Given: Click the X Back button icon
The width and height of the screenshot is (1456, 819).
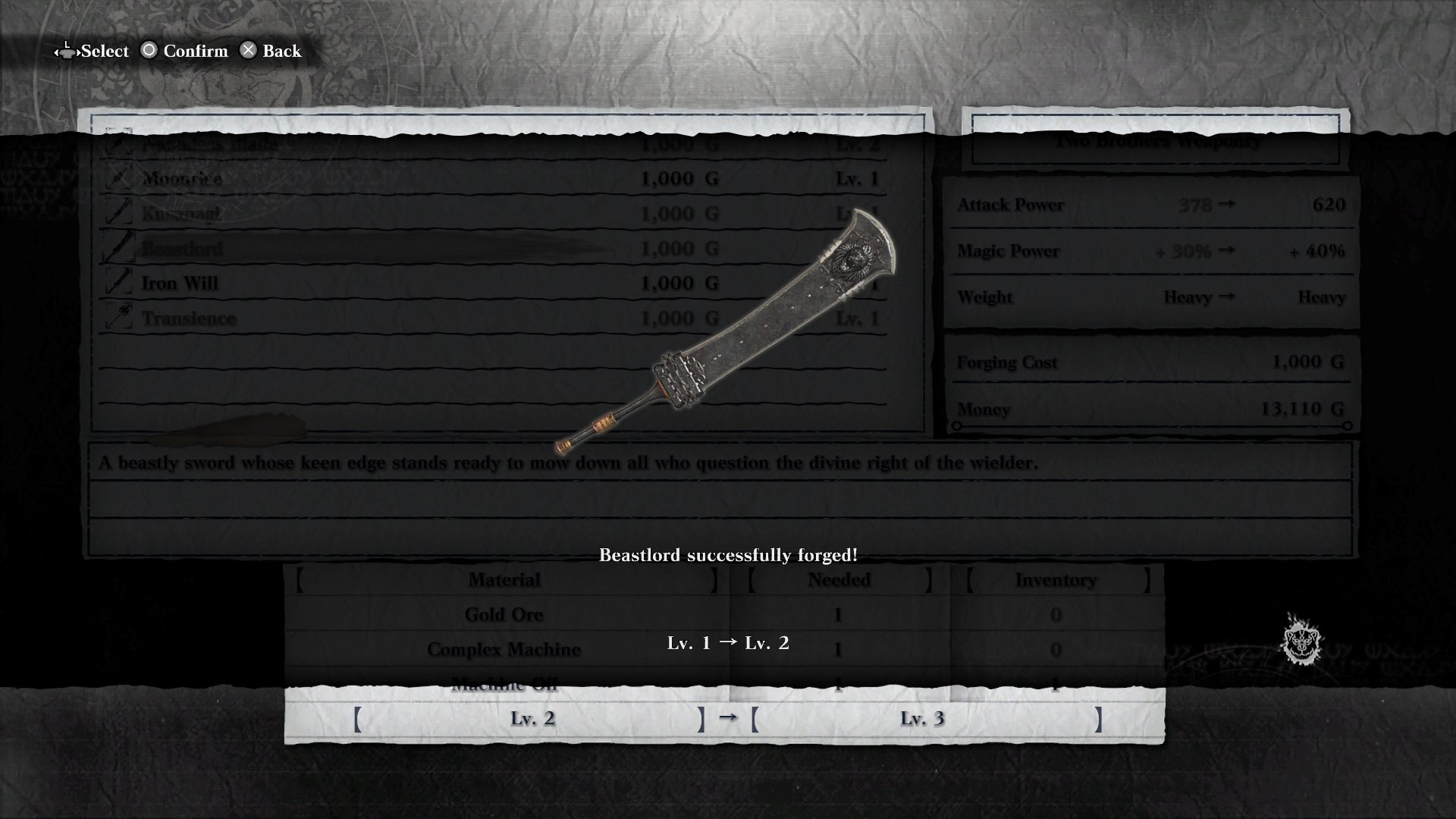Looking at the screenshot, I should [248, 51].
